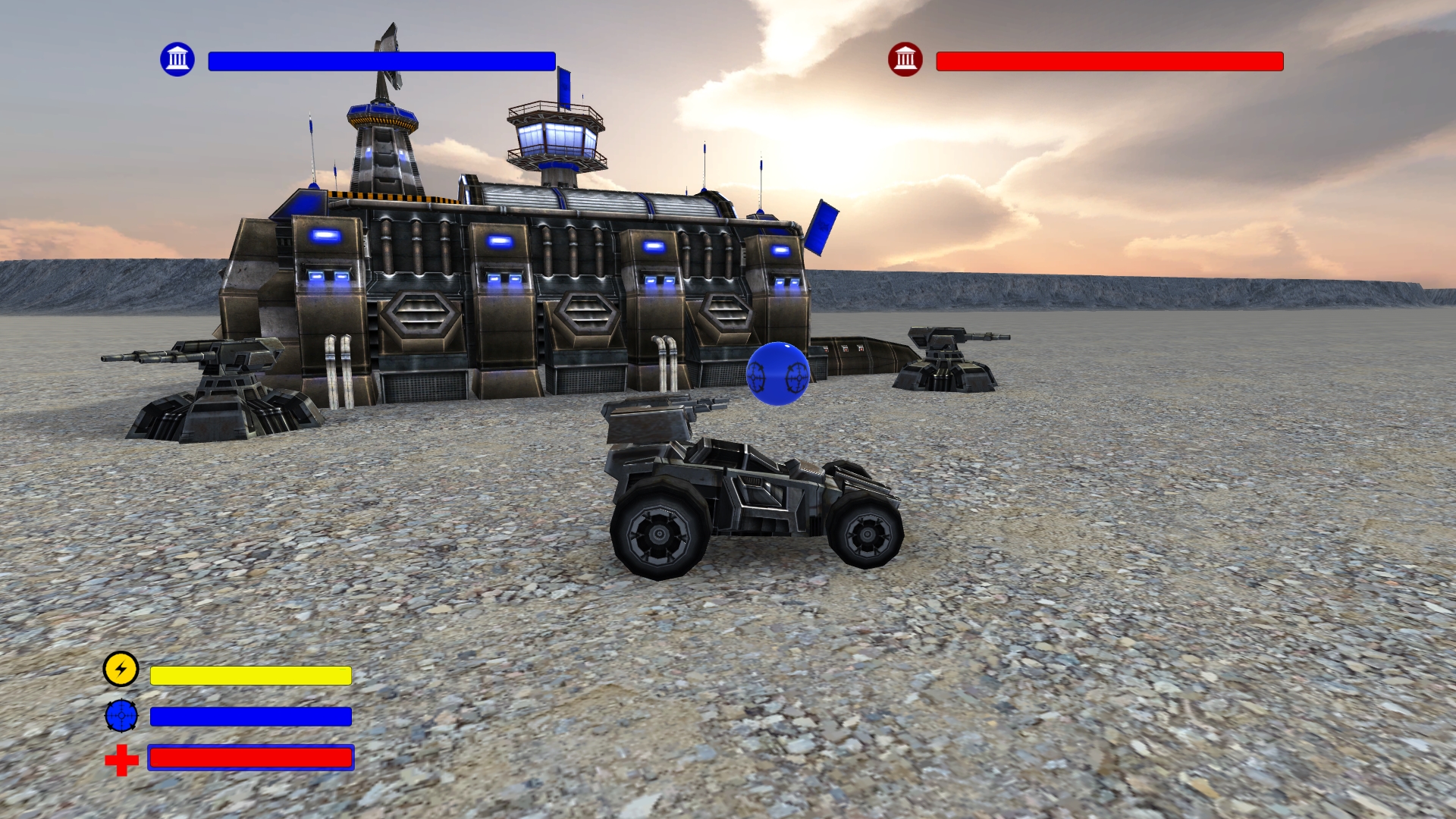Click the blue targeting meter bar
This screenshot has width=1456, height=819.
[250, 715]
